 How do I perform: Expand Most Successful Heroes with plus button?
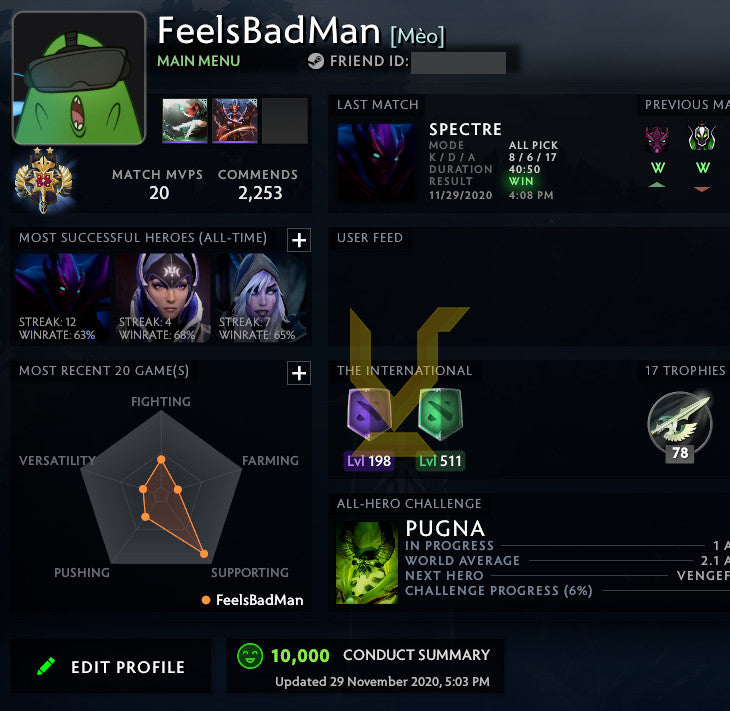tap(298, 240)
